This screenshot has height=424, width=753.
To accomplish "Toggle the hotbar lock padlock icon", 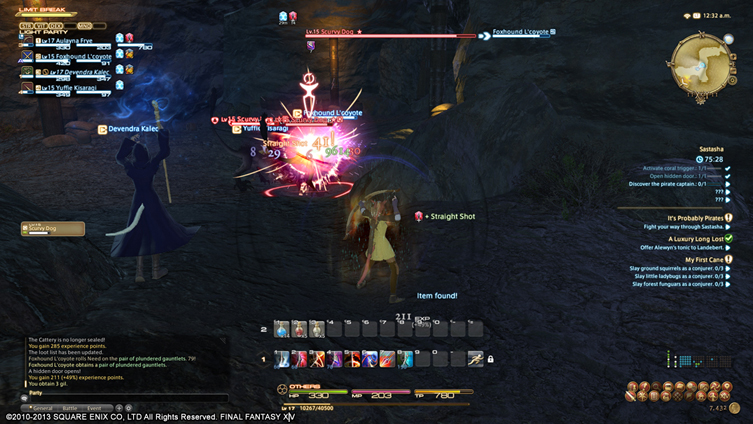I will [490, 359].
